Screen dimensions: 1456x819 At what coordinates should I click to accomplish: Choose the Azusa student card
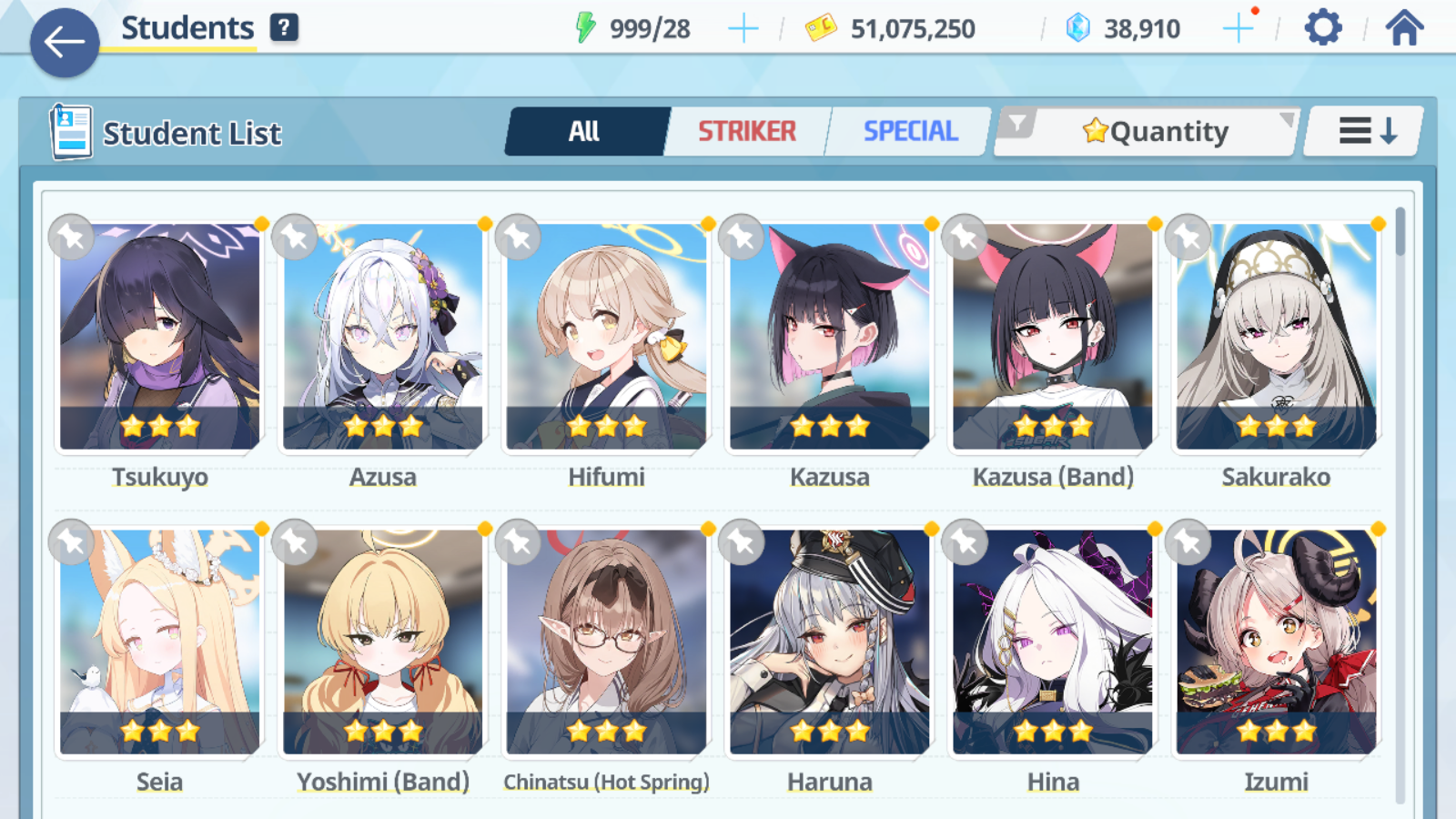[x=383, y=337]
